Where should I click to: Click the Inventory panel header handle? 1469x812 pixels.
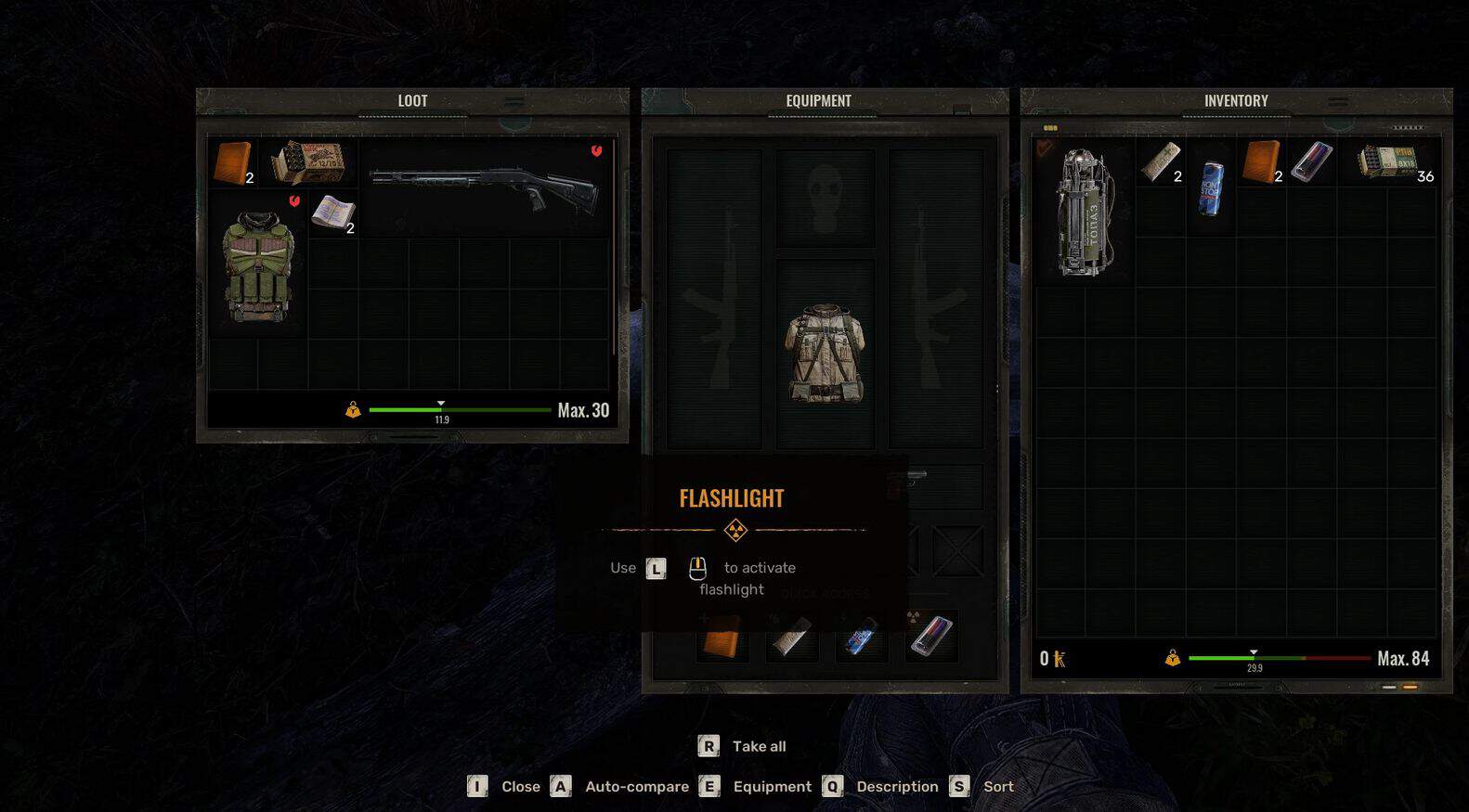(x=1337, y=100)
